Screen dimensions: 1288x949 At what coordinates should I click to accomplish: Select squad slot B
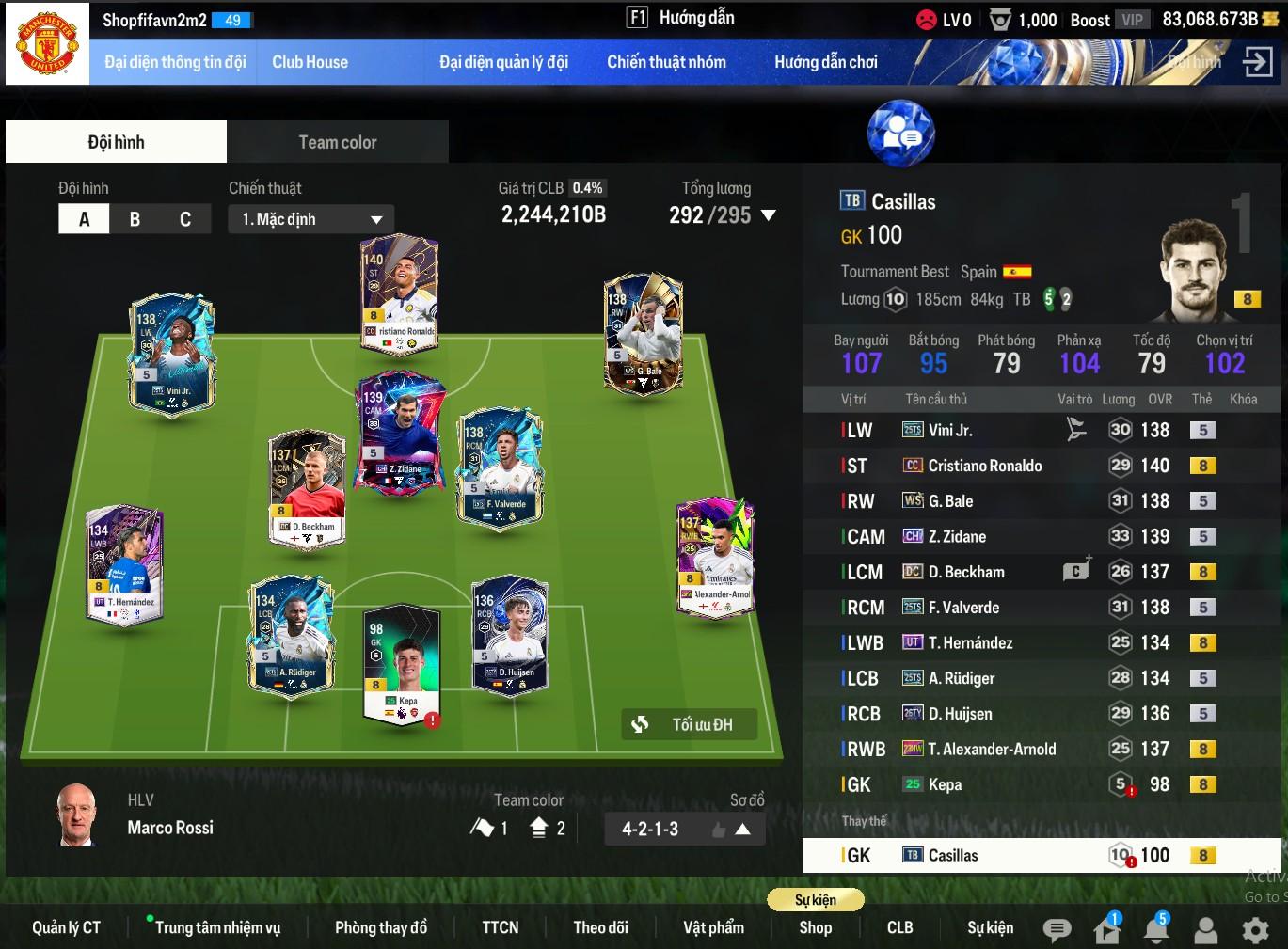pos(135,219)
